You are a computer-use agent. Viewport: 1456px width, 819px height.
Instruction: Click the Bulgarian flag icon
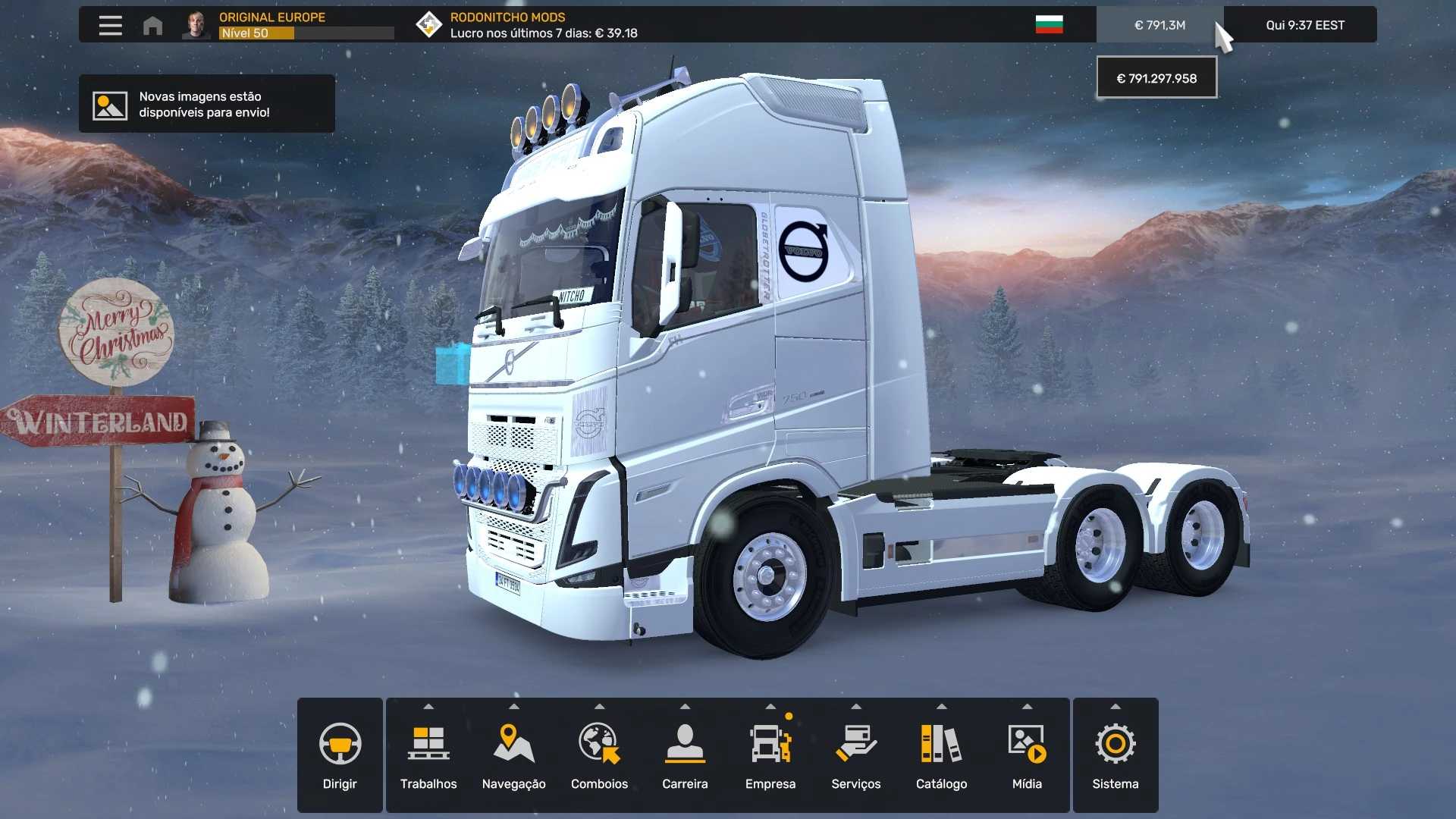1049,25
